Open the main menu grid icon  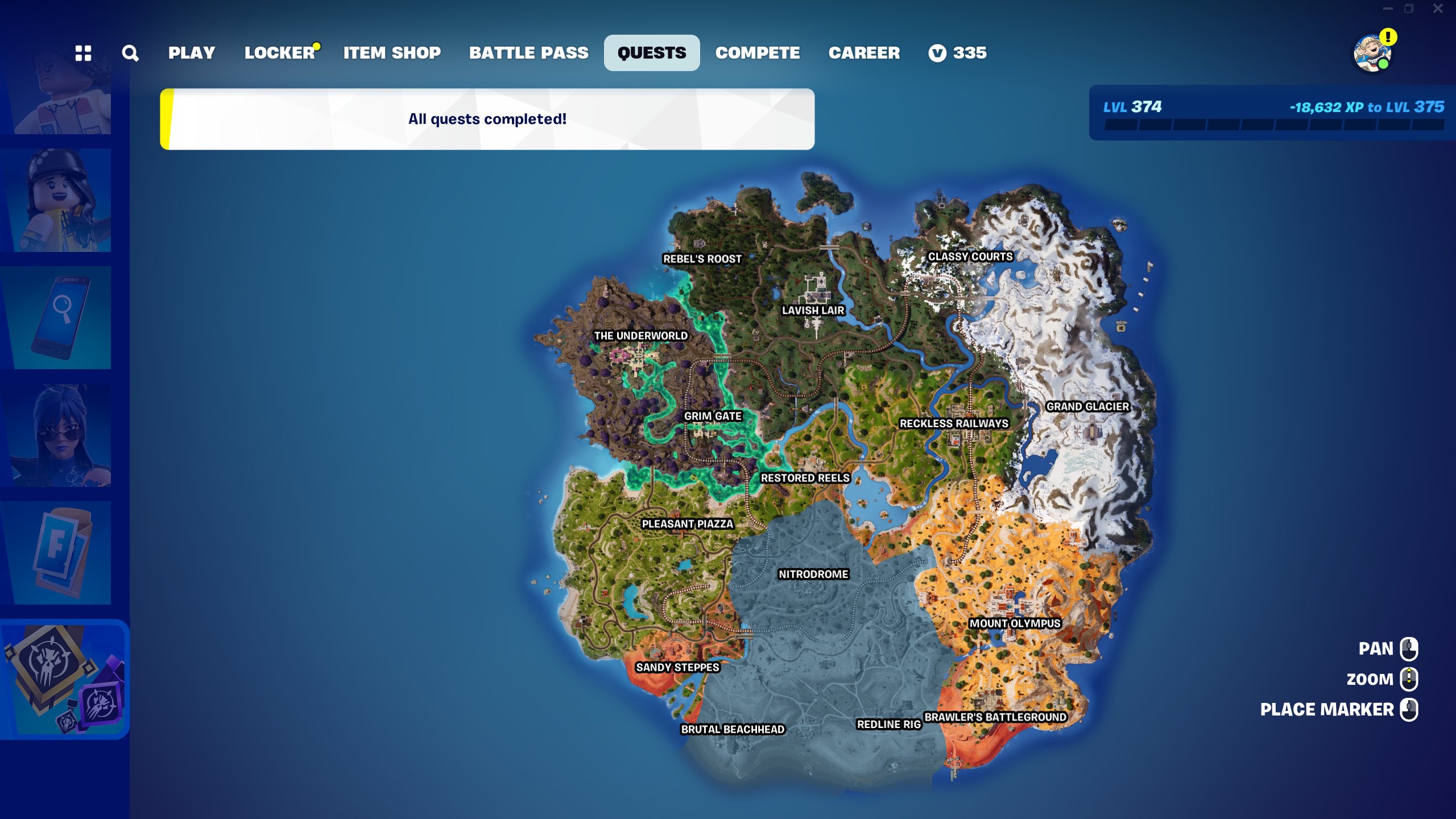tap(84, 53)
